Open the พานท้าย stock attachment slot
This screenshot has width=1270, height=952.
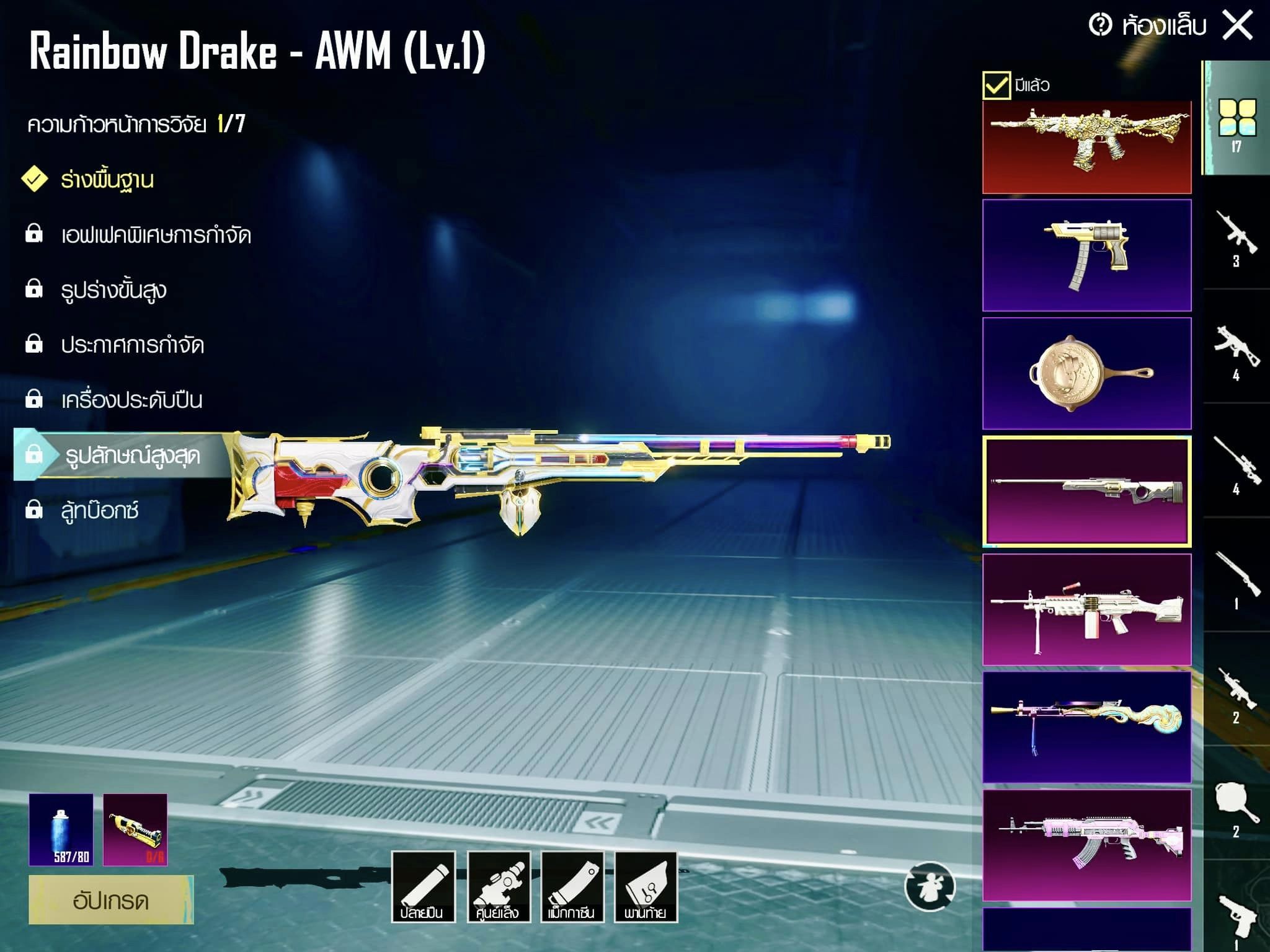click(646, 887)
